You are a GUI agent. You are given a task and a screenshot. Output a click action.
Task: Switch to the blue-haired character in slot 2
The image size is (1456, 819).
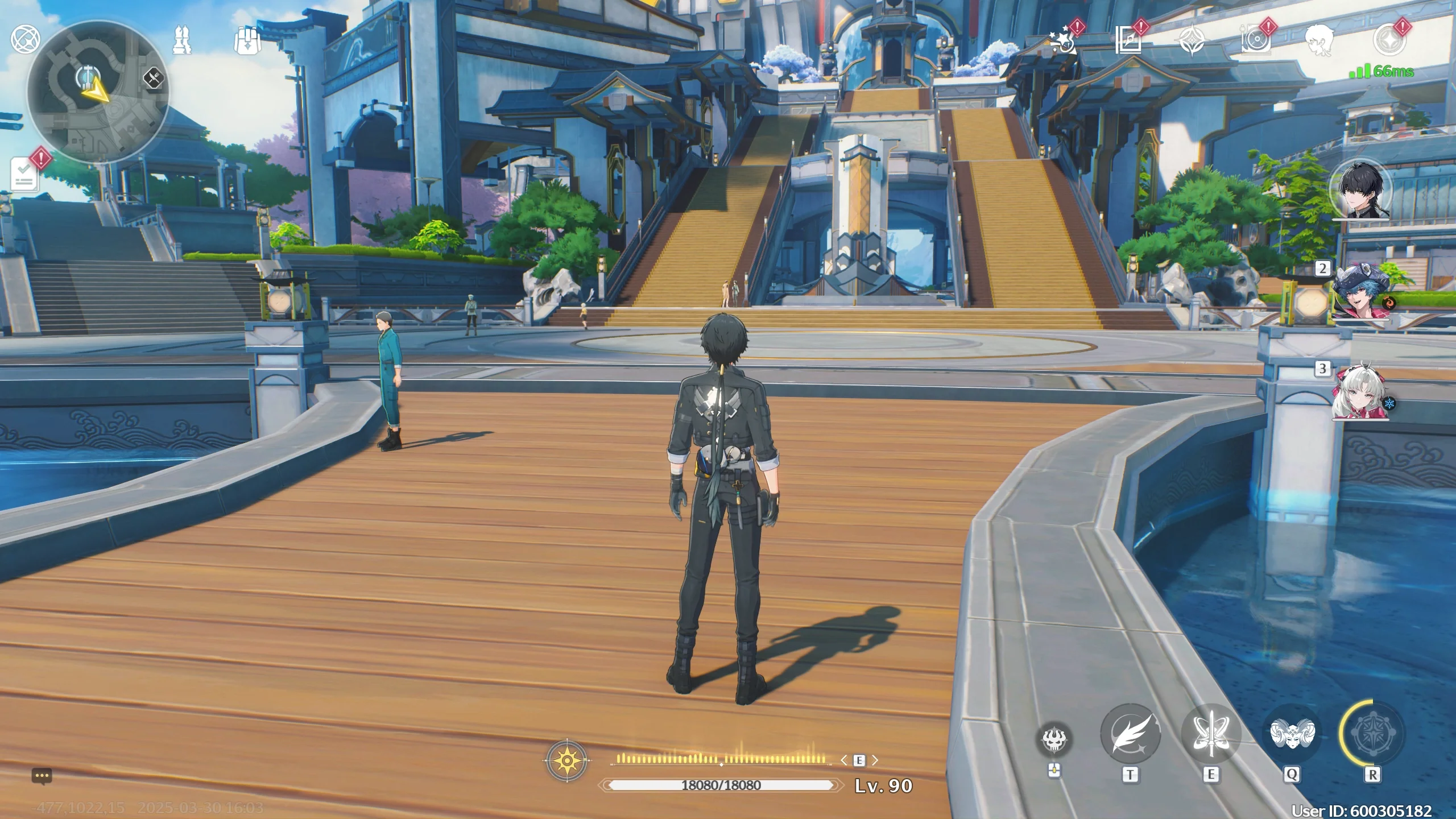click(x=1360, y=292)
